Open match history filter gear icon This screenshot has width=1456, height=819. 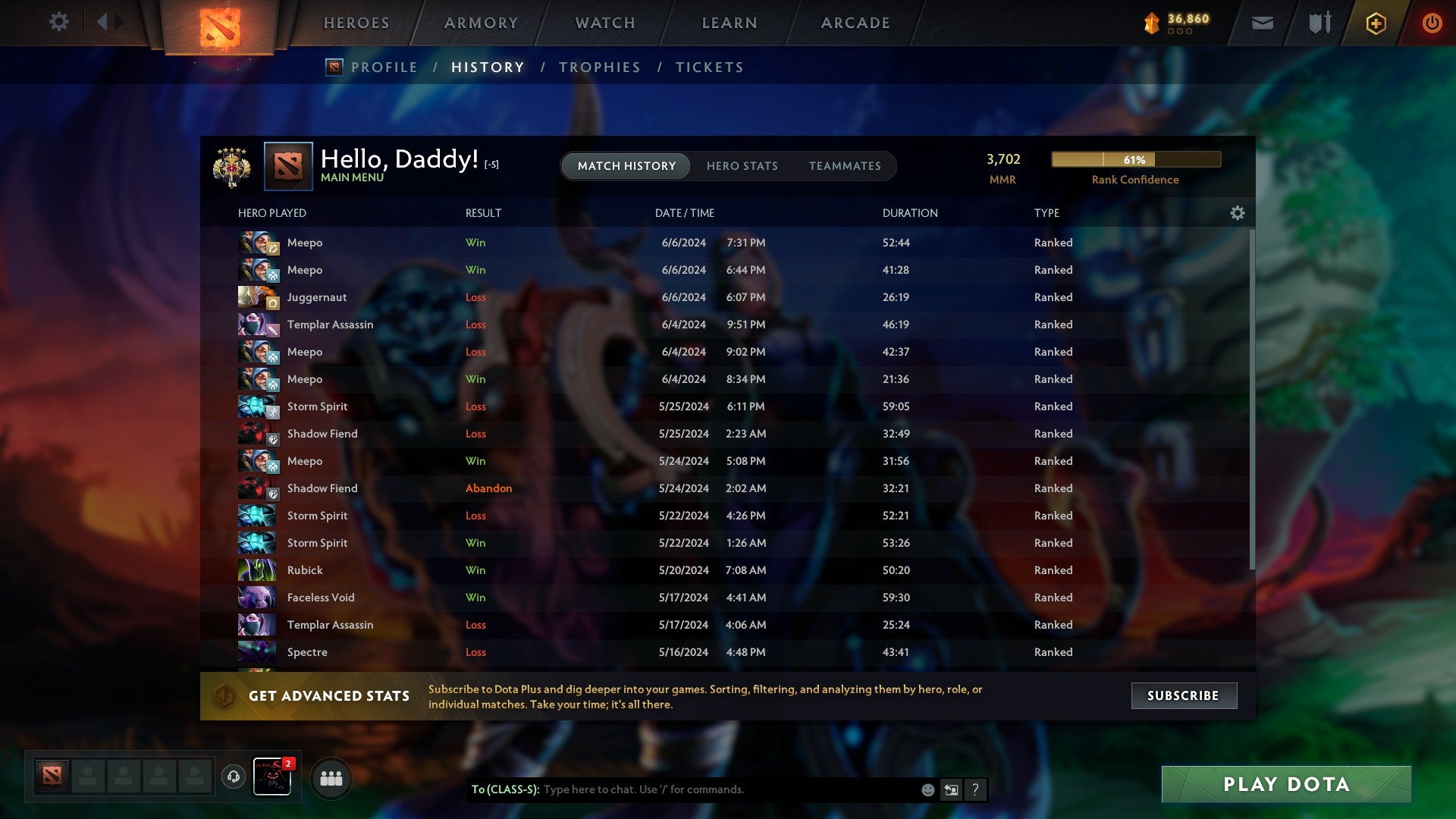[x=1238, y=214]
